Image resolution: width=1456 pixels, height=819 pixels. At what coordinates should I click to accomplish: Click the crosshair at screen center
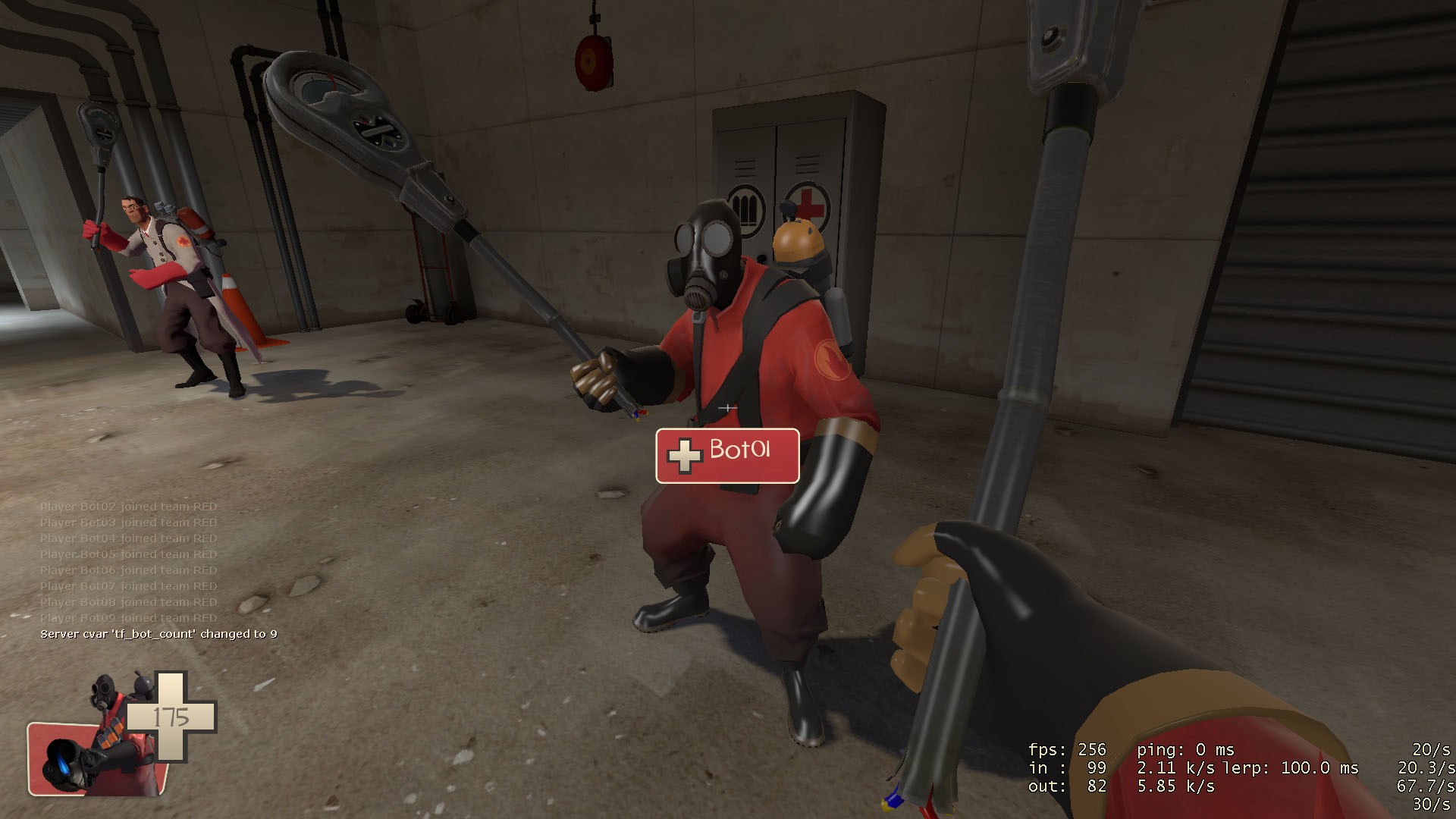pyautogui.click(x=726, y=407)
